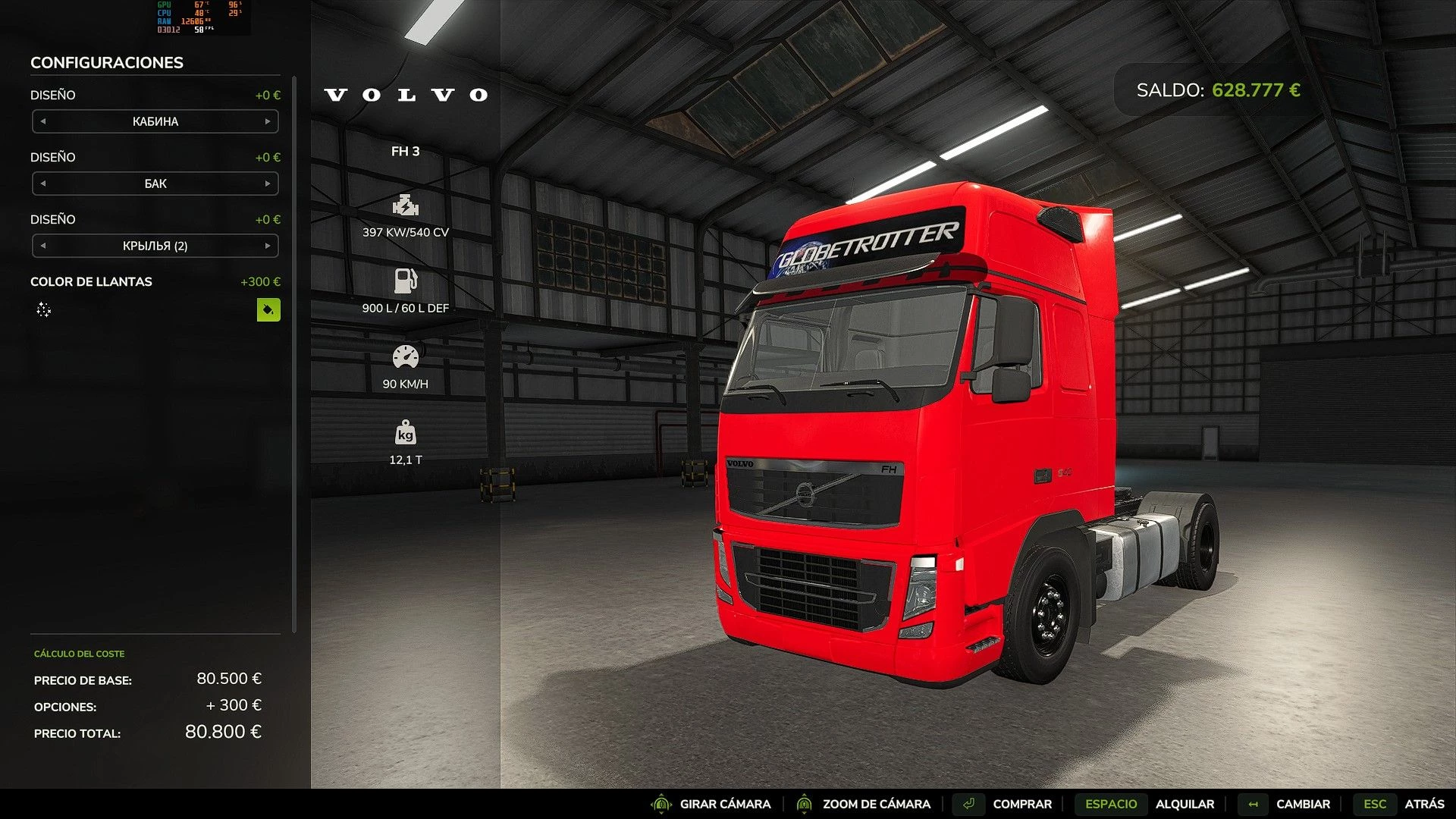Select previous КАБИНА design option
Image resolution: width=1456 pixels, height=819 pixels.
click(43, 121)
